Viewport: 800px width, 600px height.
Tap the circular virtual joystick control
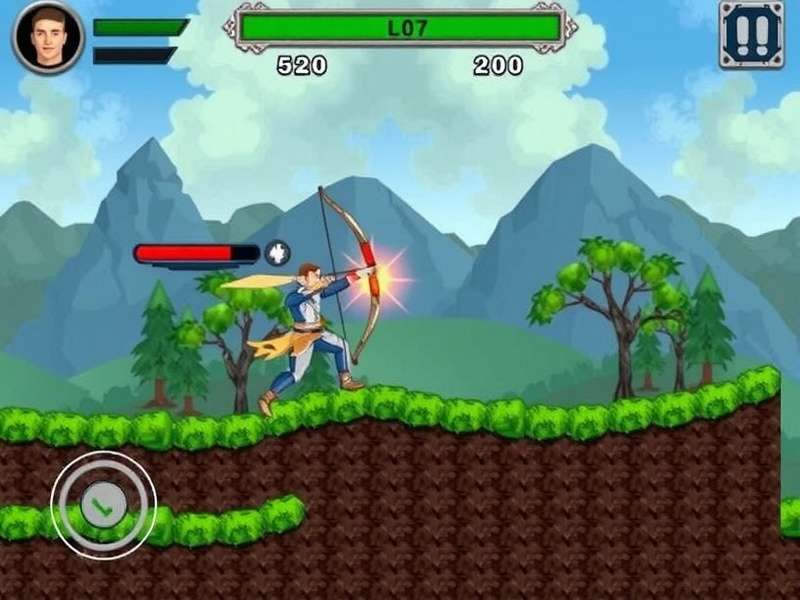click(x=103, y=504)
